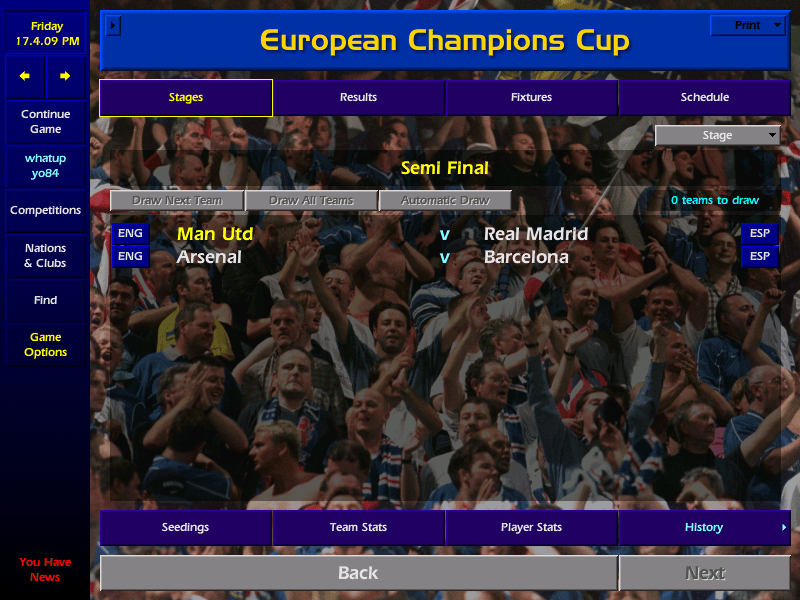Show the Seedings screen

pyautogui.click(x=186, y=527)
